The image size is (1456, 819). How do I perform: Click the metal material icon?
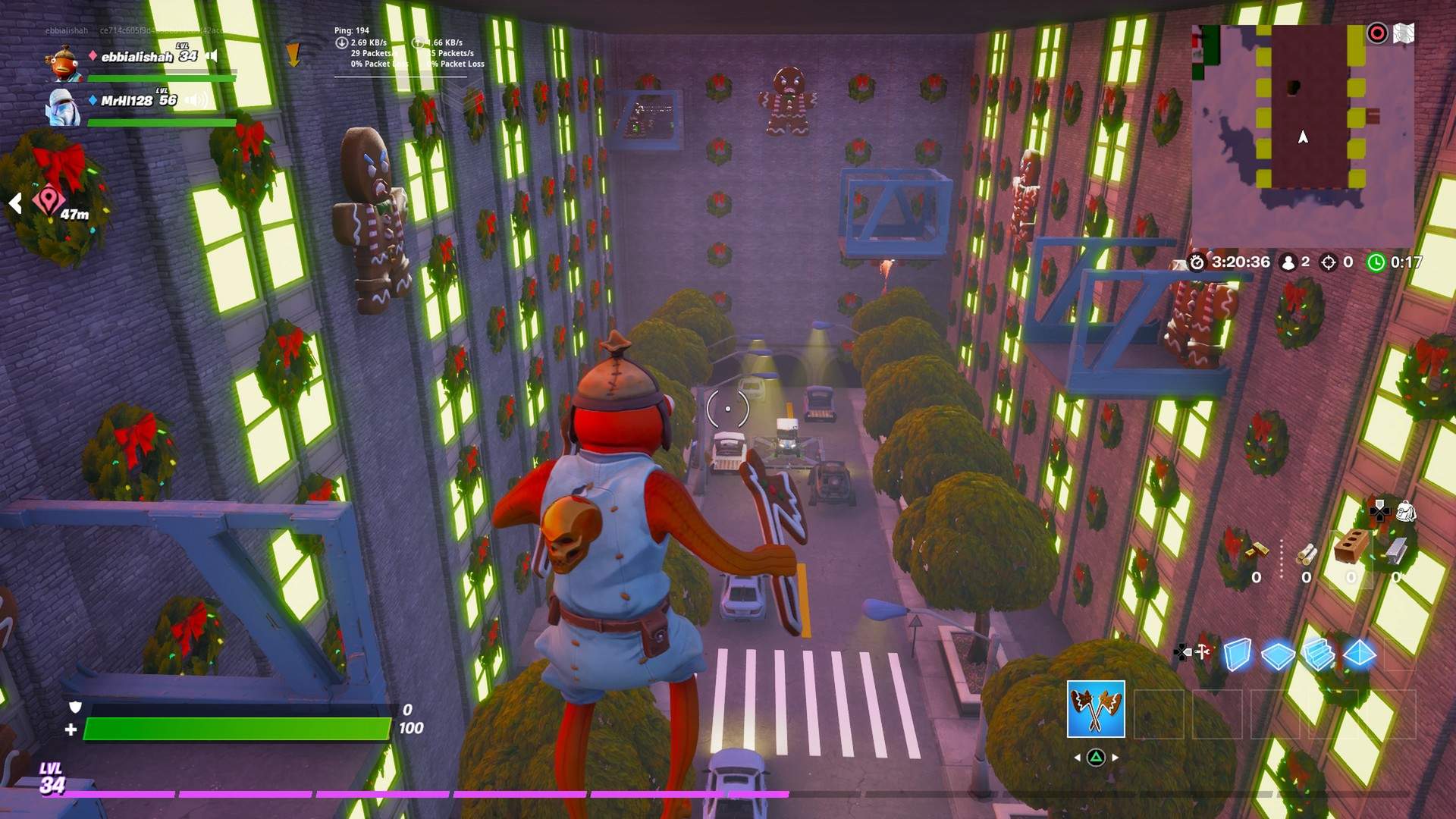click(x=1397, y=552)
